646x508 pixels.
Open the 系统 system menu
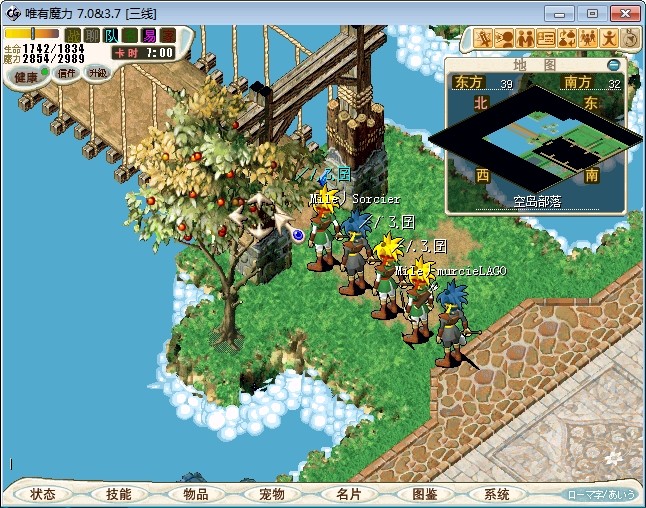tap(496, 494)
